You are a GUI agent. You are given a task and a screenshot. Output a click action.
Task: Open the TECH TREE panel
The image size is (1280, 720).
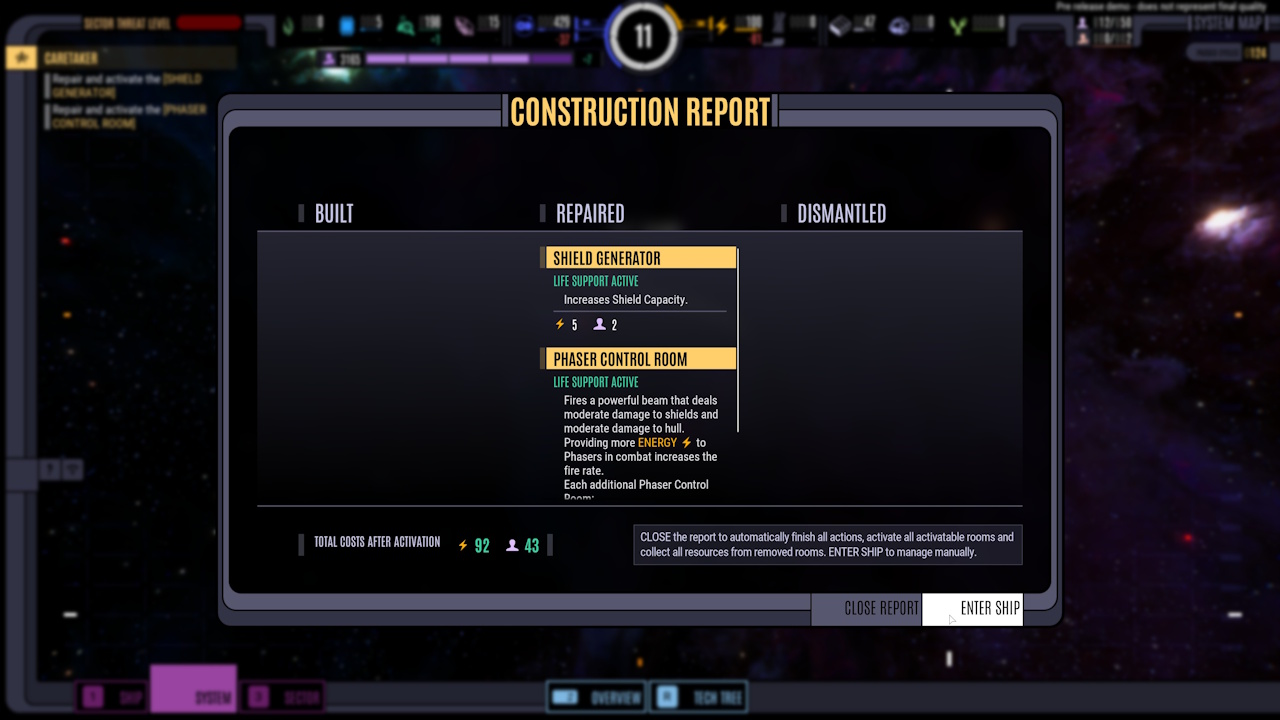(700, 697)
